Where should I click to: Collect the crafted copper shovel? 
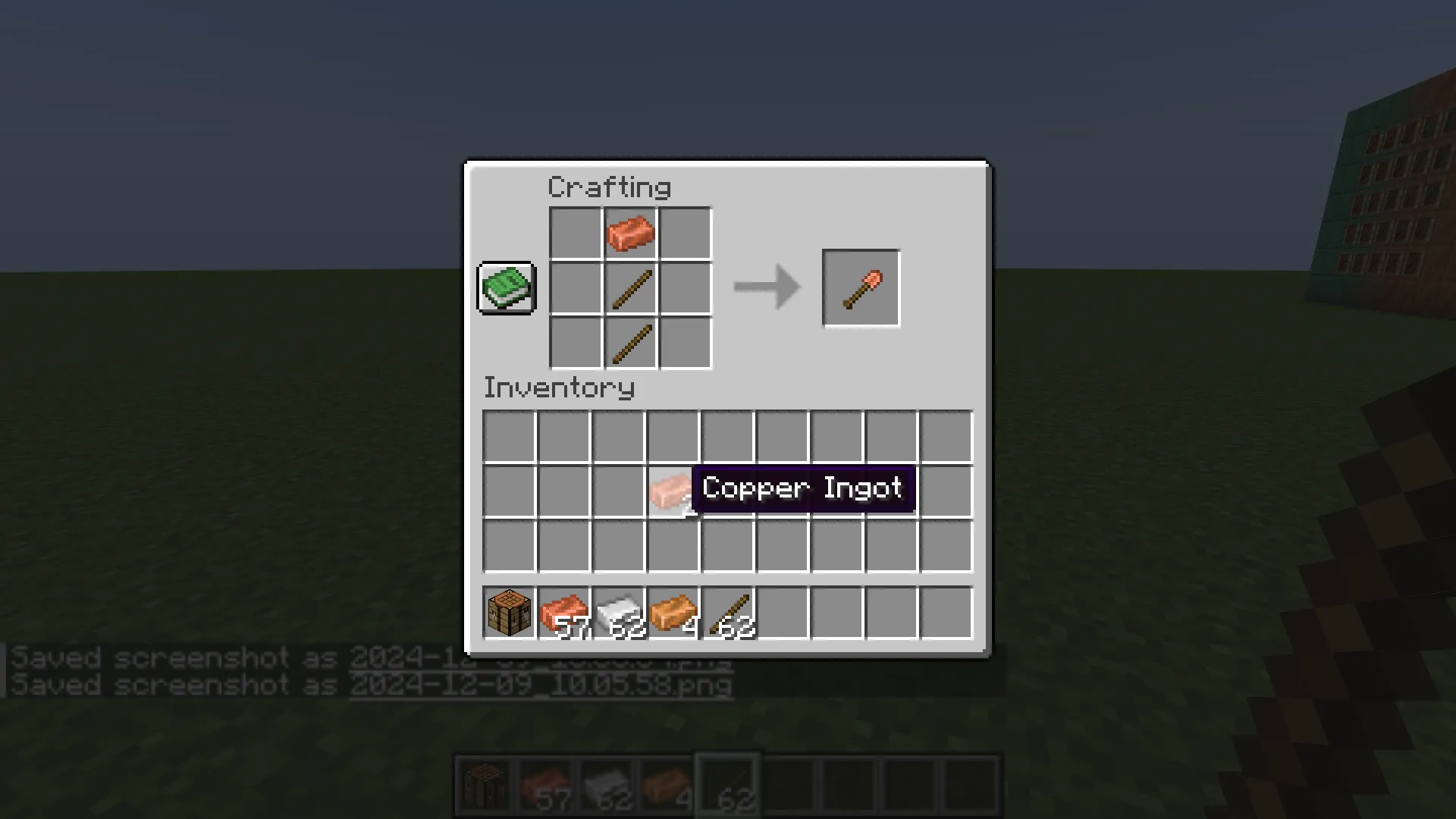[861, 288]
